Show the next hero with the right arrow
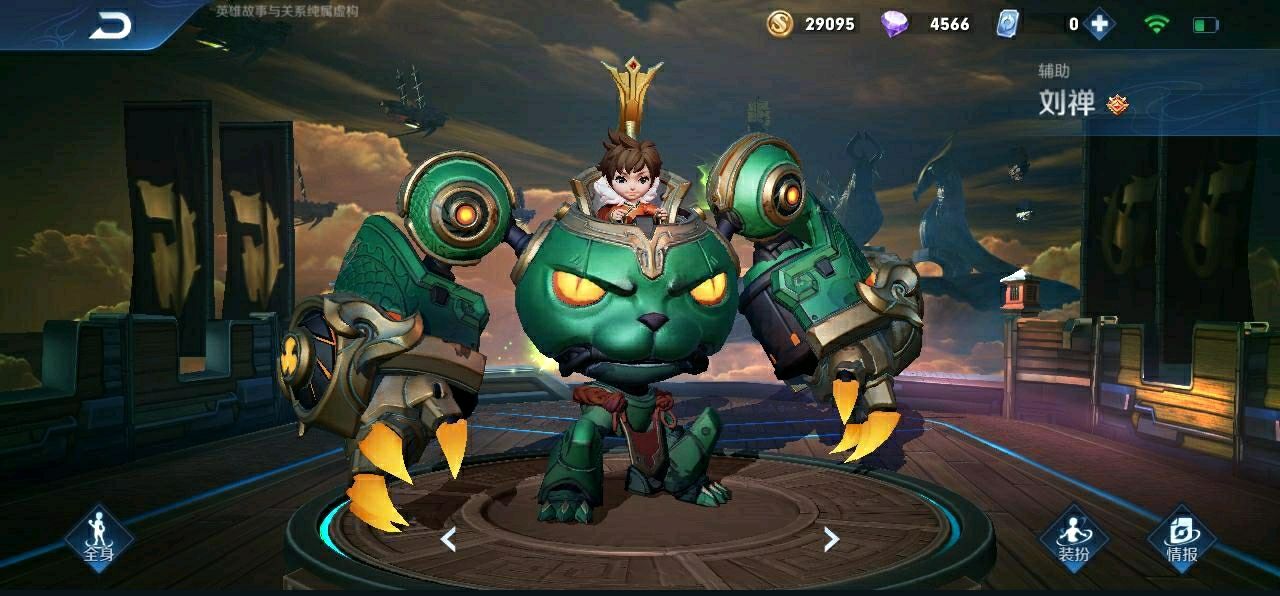The width and height of the screenshot is (1280, 596). pos(830,540)
